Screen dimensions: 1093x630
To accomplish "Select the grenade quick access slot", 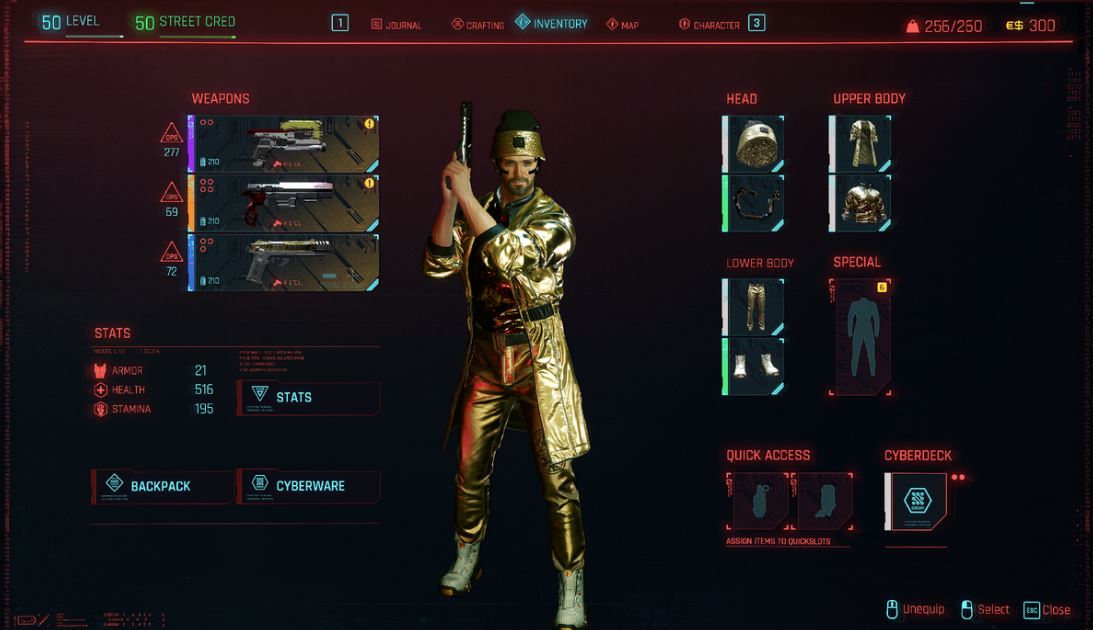I will (760, 501).
